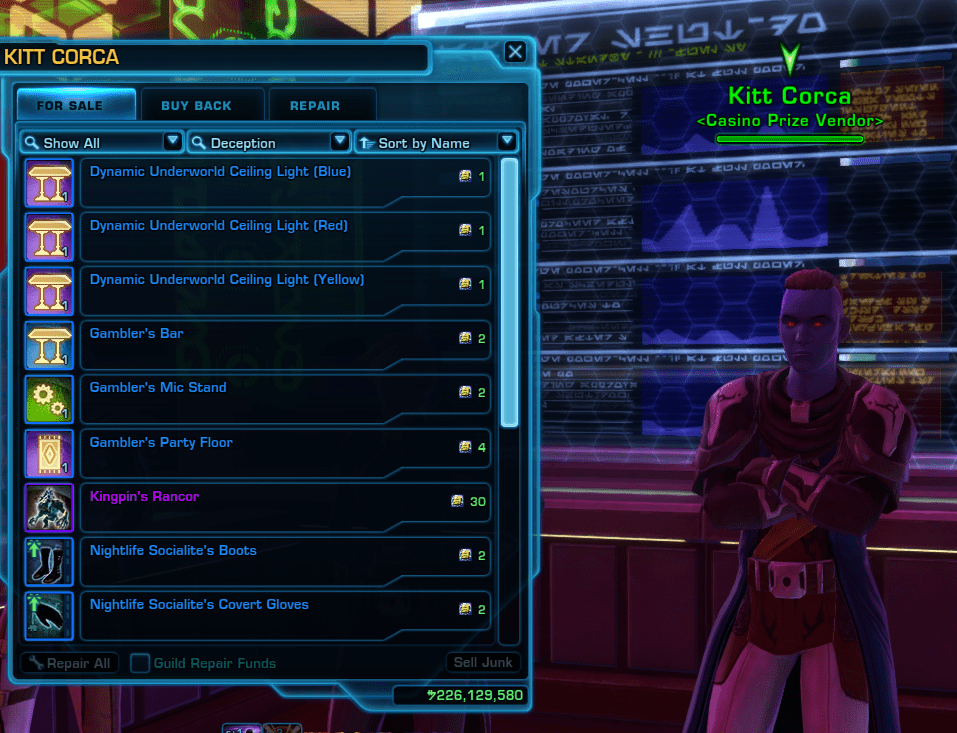Select Dynamic Underworld Ceiling Light (Blue)

[x=285, y=182]
